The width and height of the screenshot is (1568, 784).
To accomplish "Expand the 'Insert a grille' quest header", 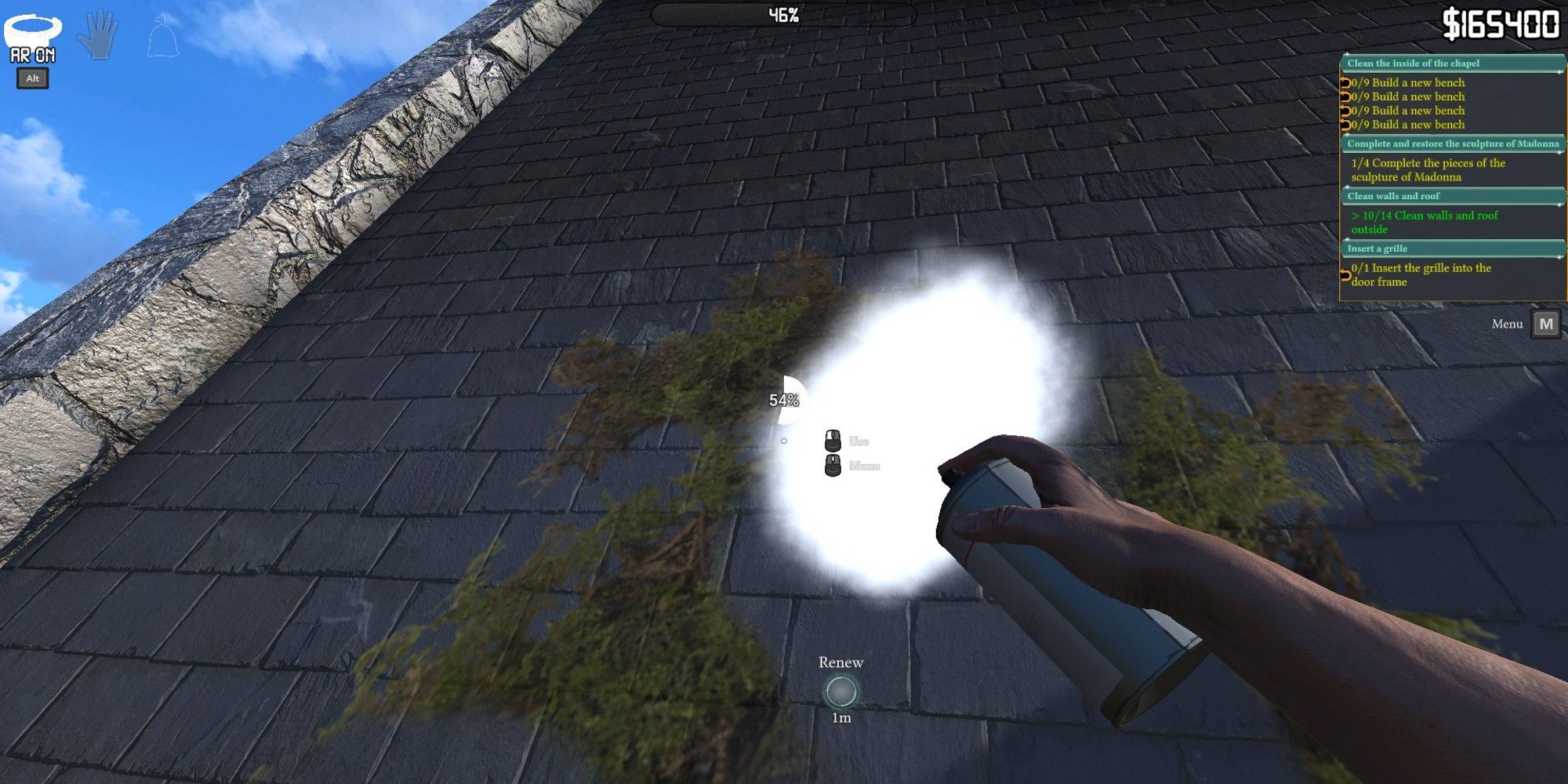I will coord(1450,248).
